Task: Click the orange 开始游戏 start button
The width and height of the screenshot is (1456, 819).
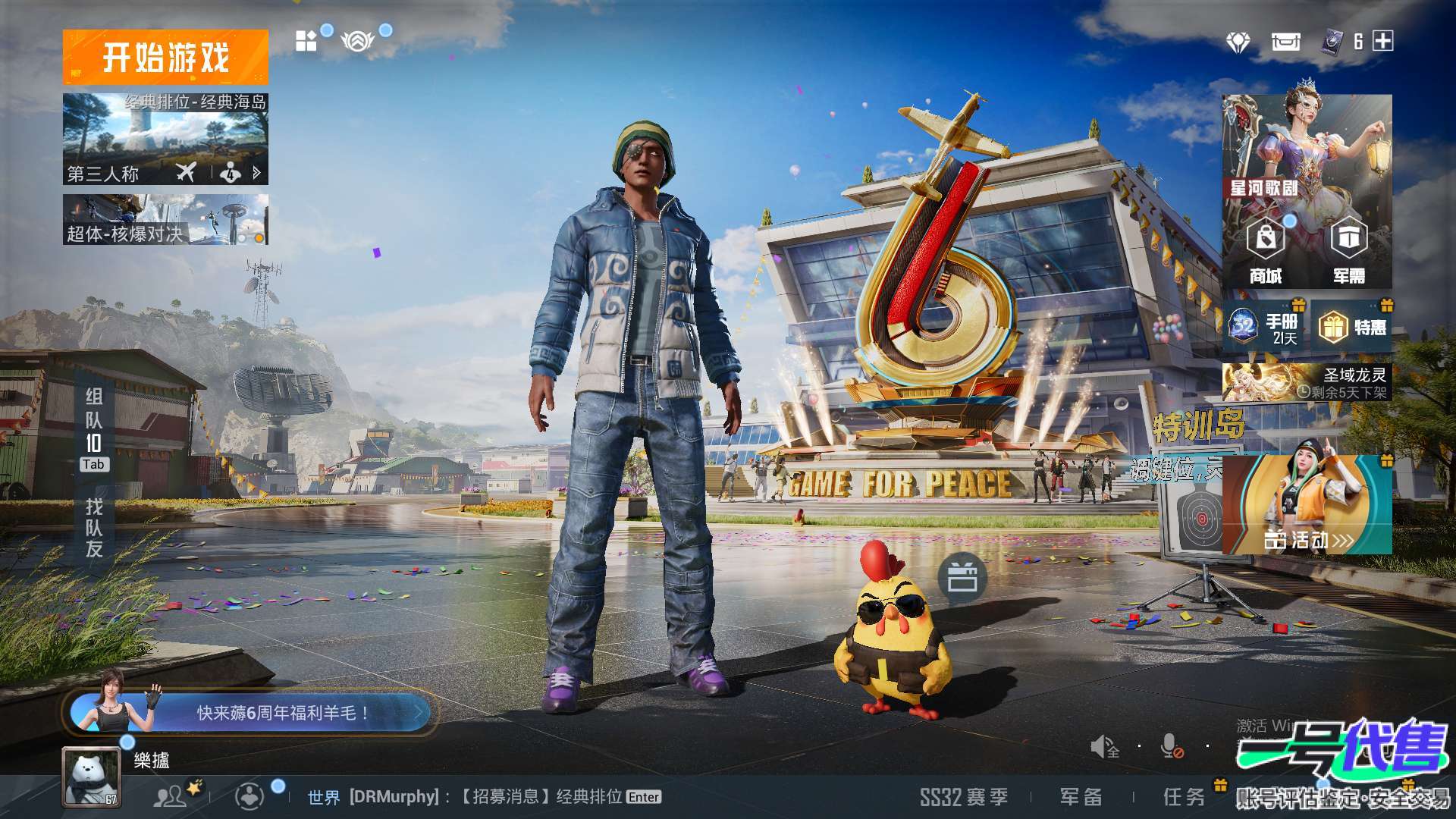Action: tap(165, 57)
